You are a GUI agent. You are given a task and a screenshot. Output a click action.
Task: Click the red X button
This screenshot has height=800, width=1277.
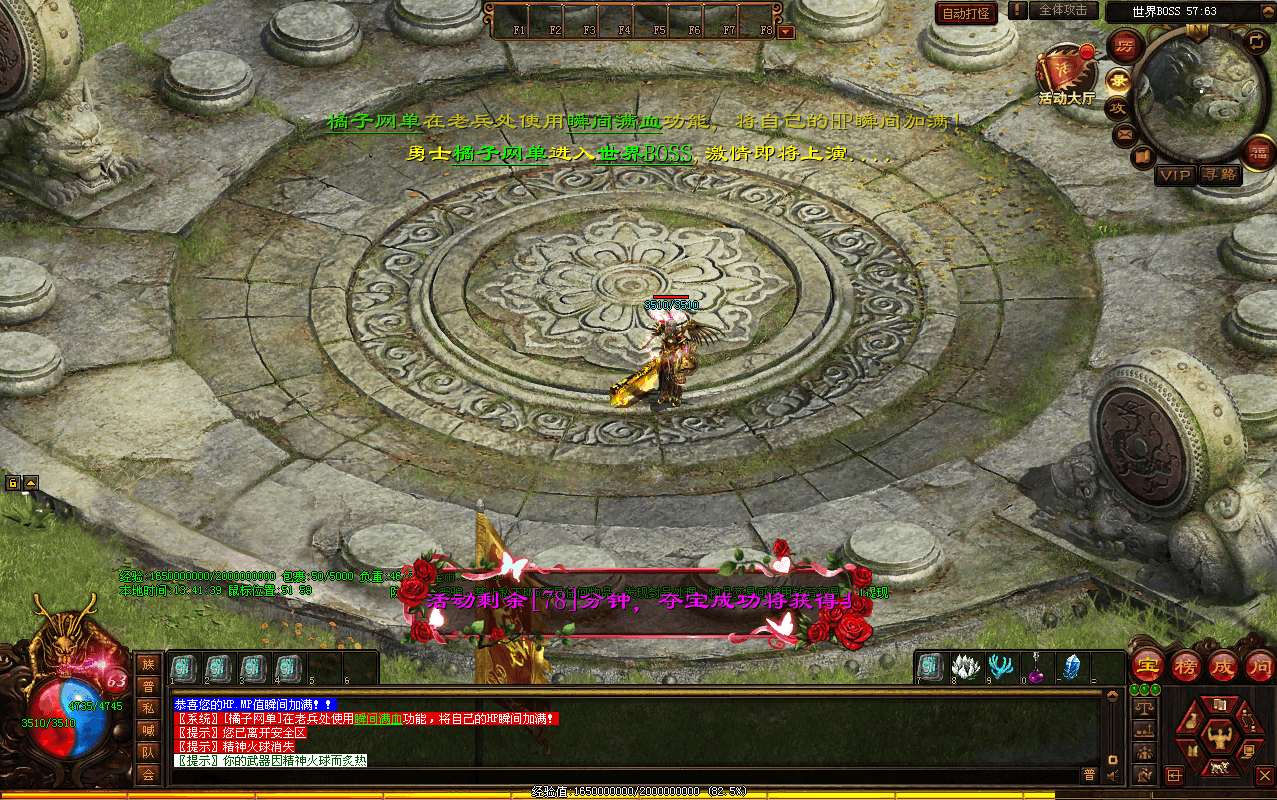click(x=1264, y=775)
